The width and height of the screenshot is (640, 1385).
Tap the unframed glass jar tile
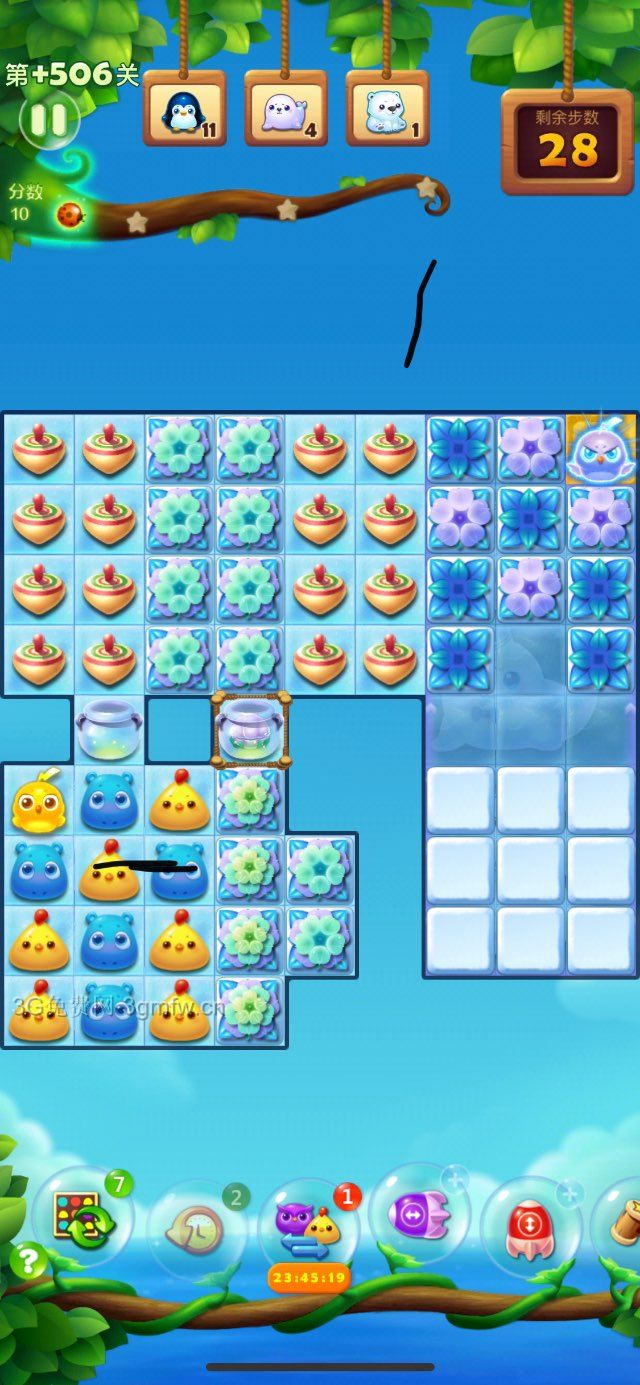point(109,729)
